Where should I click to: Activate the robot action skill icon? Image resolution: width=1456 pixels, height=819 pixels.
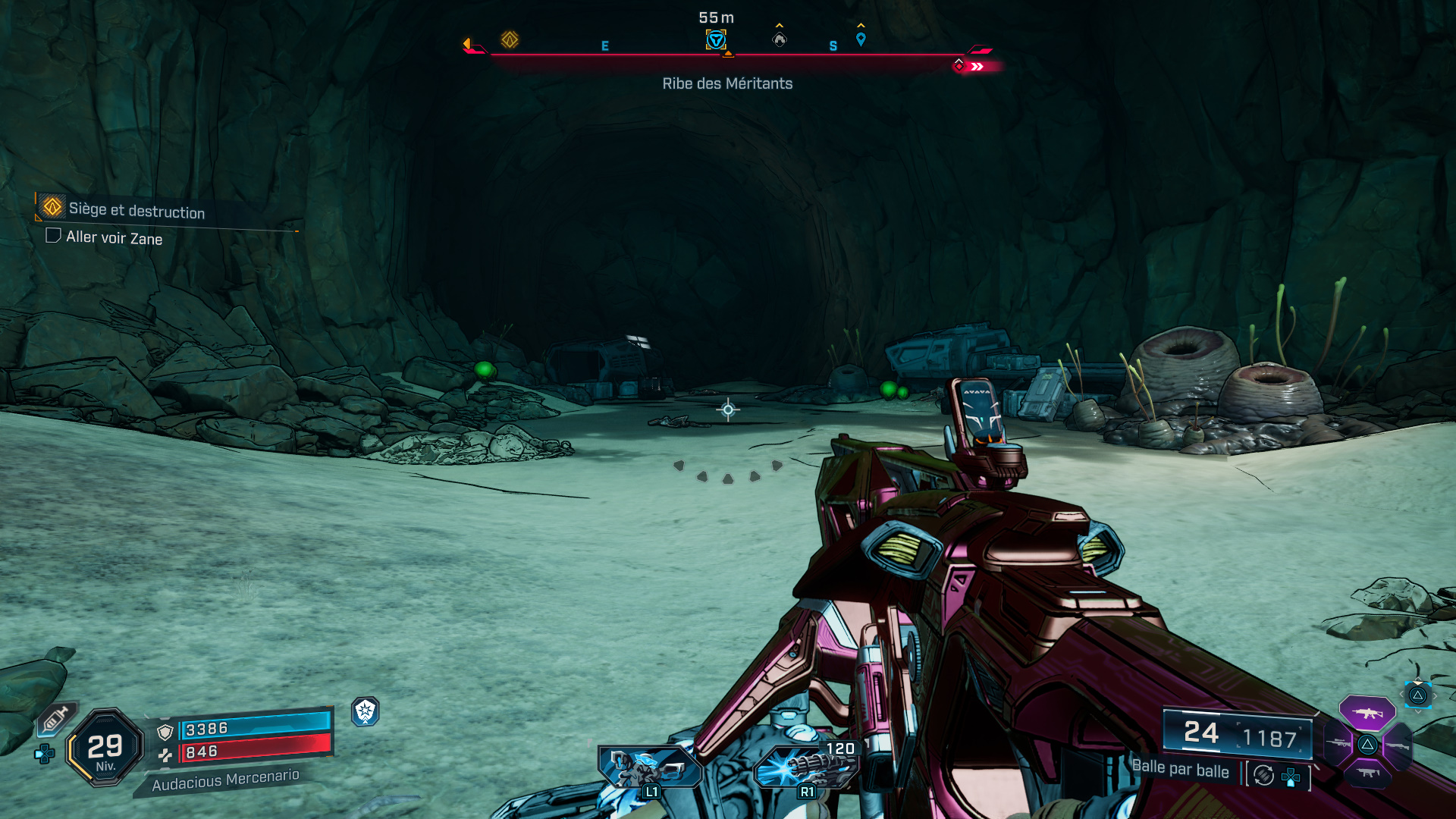(649, 767)
